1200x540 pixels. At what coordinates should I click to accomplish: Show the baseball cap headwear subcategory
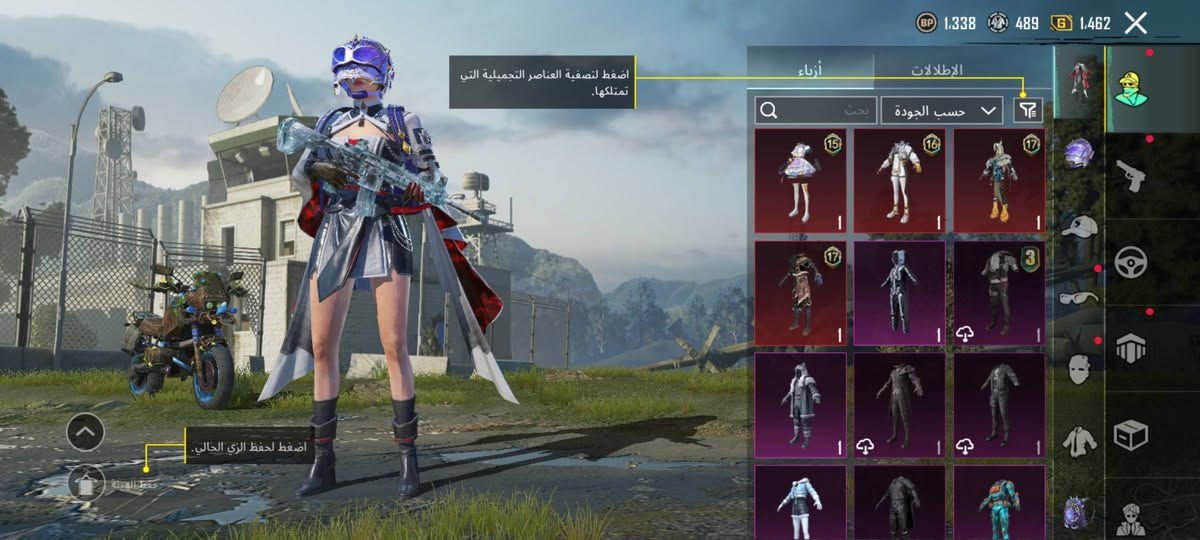click(x=1079, y=226)
